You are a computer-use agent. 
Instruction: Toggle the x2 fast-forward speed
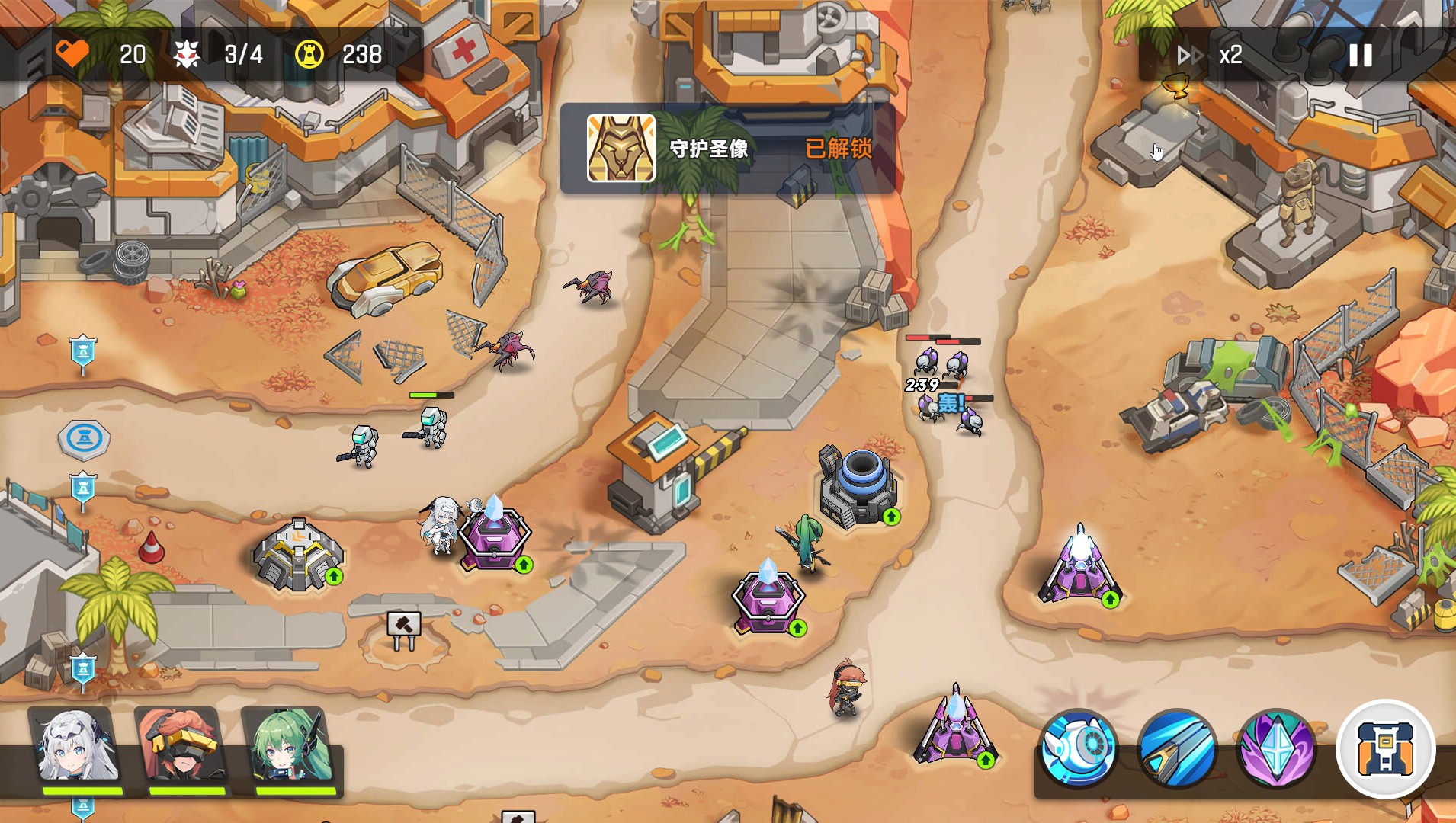point(1211,55)
